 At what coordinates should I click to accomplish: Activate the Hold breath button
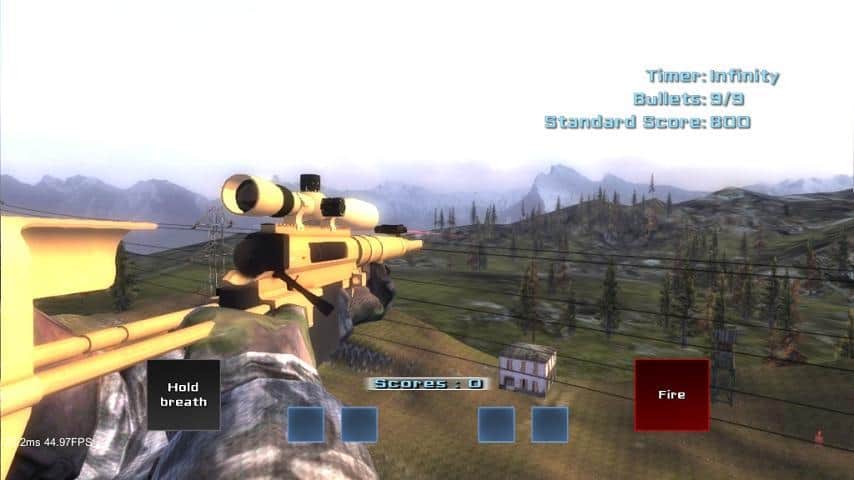click(183, 395)
